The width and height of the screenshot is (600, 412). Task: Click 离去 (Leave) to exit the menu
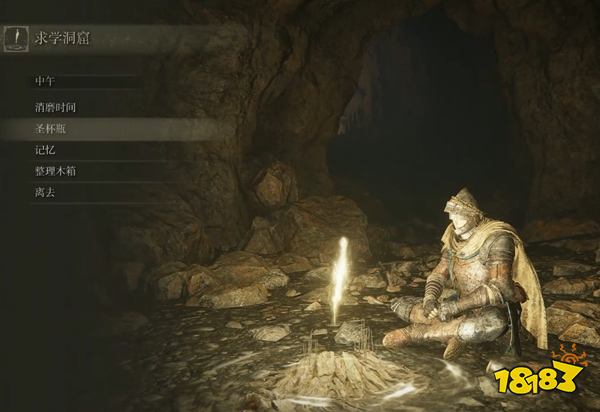click(45, 192)
